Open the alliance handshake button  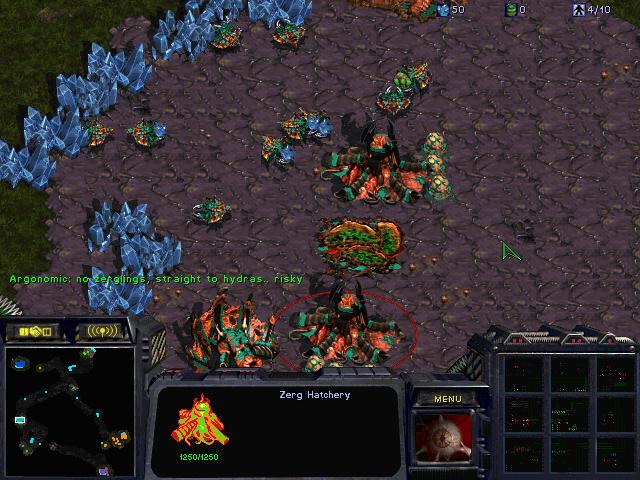pos(33,331)
